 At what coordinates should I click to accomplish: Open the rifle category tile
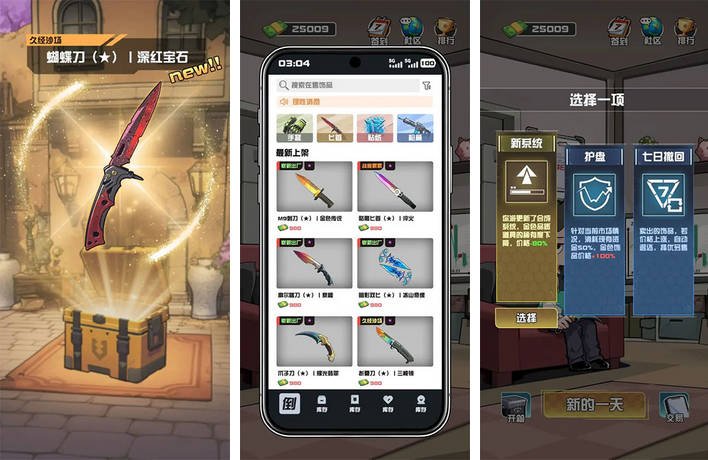(414, 127)
